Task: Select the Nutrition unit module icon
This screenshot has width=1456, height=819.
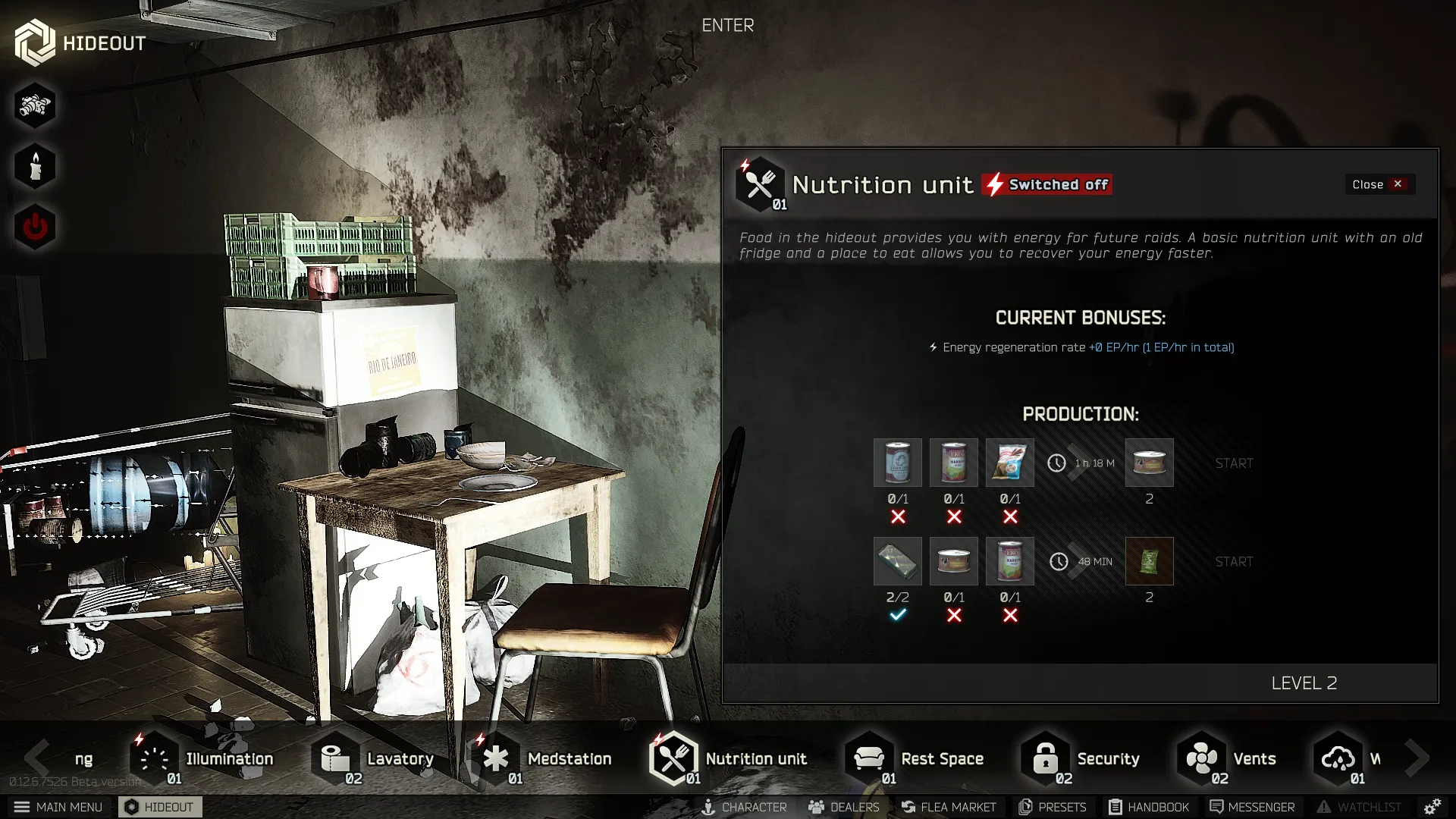Action: point(675,758)
